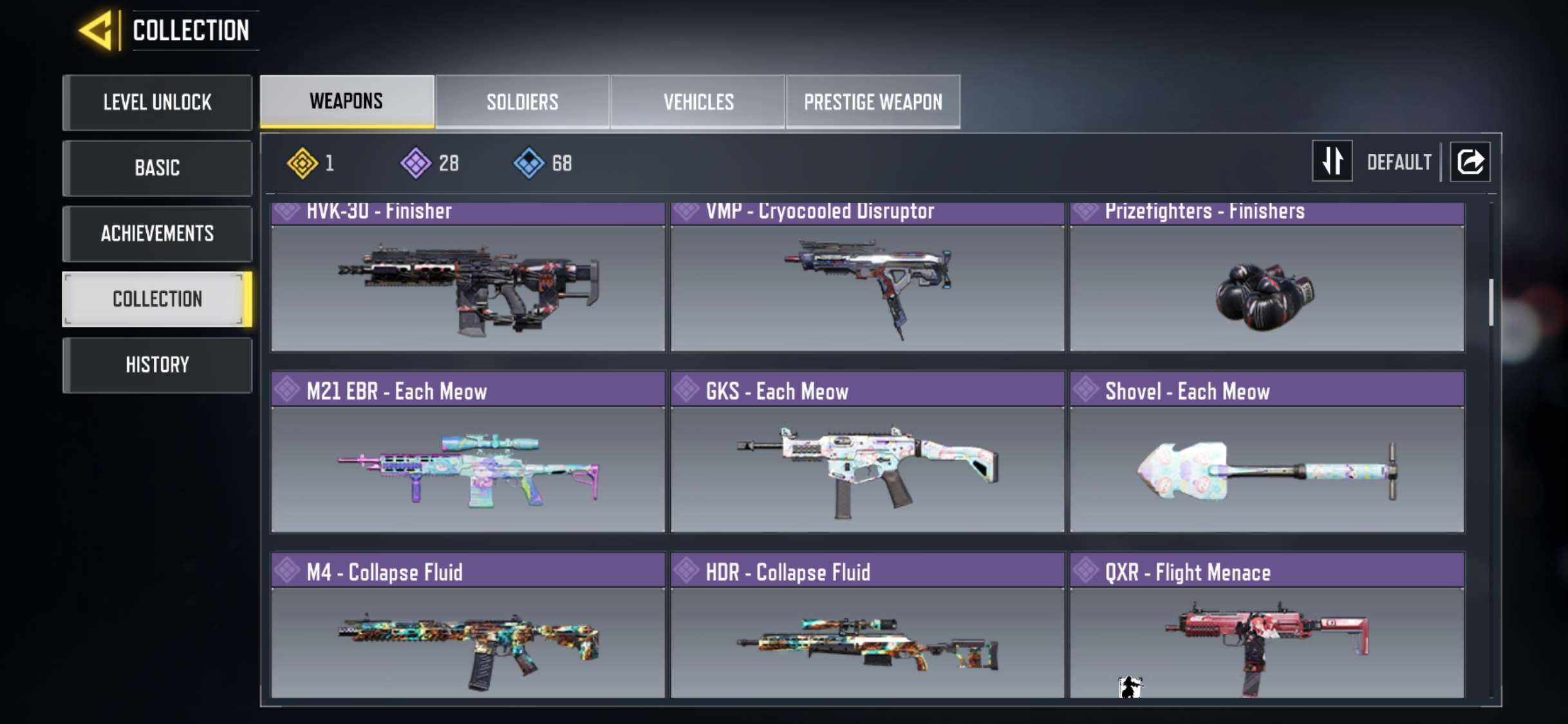The width and height of the screenshot is (1568, 724).
Task: Click the rarity gem on M4 Collapse Fluid banner
Action: click(287, 571)
